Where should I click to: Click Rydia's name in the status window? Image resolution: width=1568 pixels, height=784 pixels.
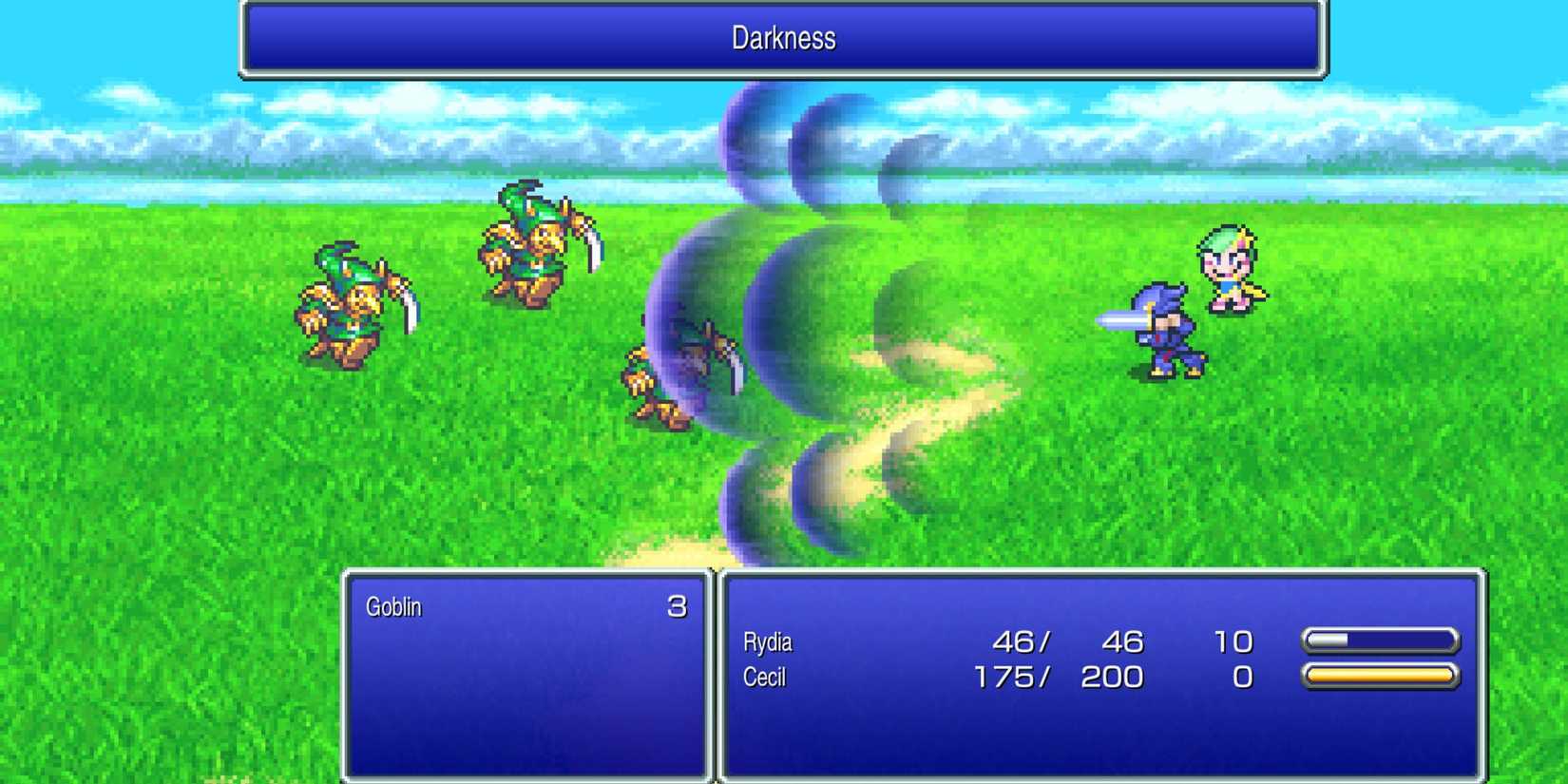point(768,642)
